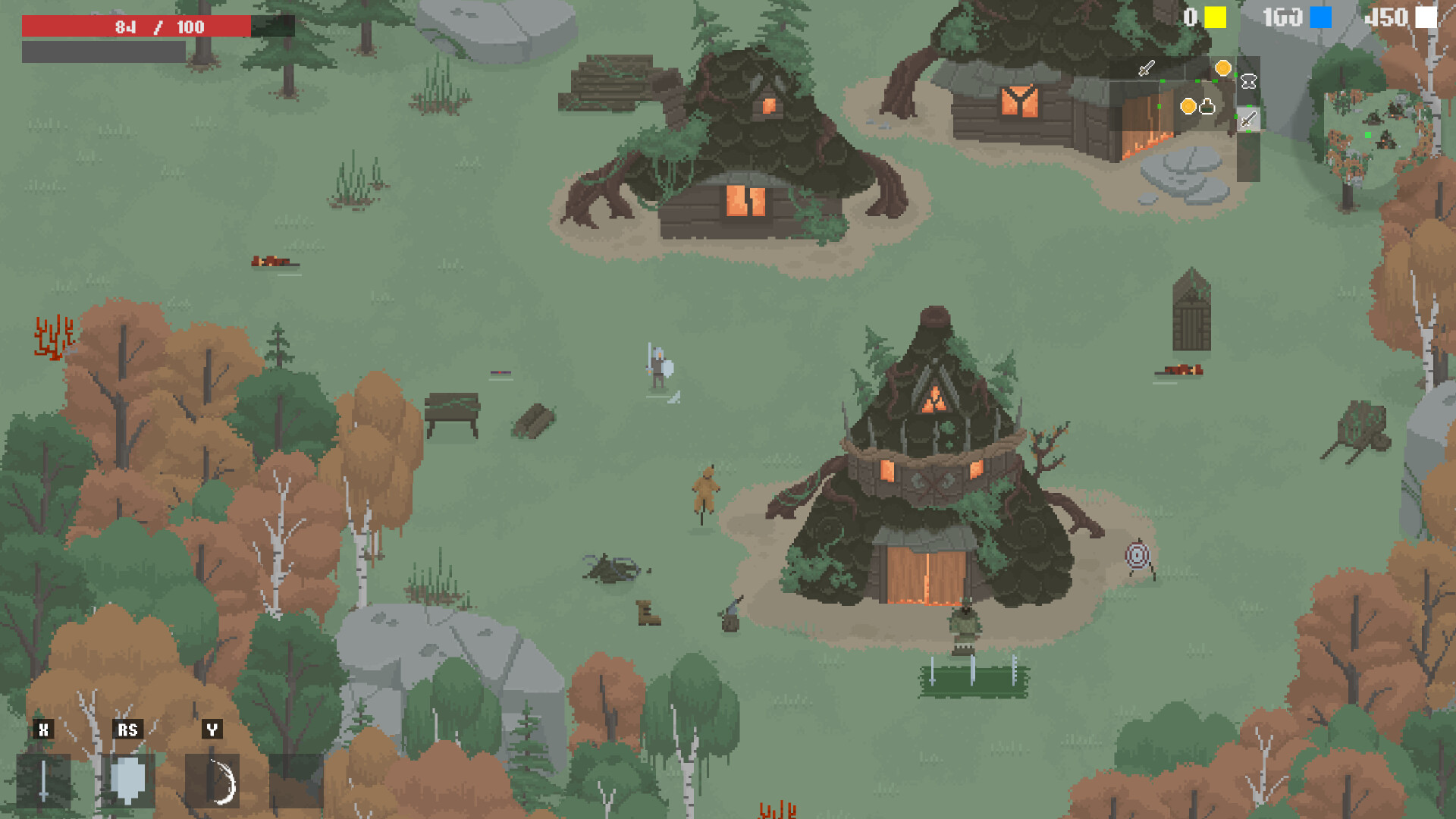This screenshot has height=819, width=1456.
Task: Open the X button prompt label
Action: coord(43,730)
